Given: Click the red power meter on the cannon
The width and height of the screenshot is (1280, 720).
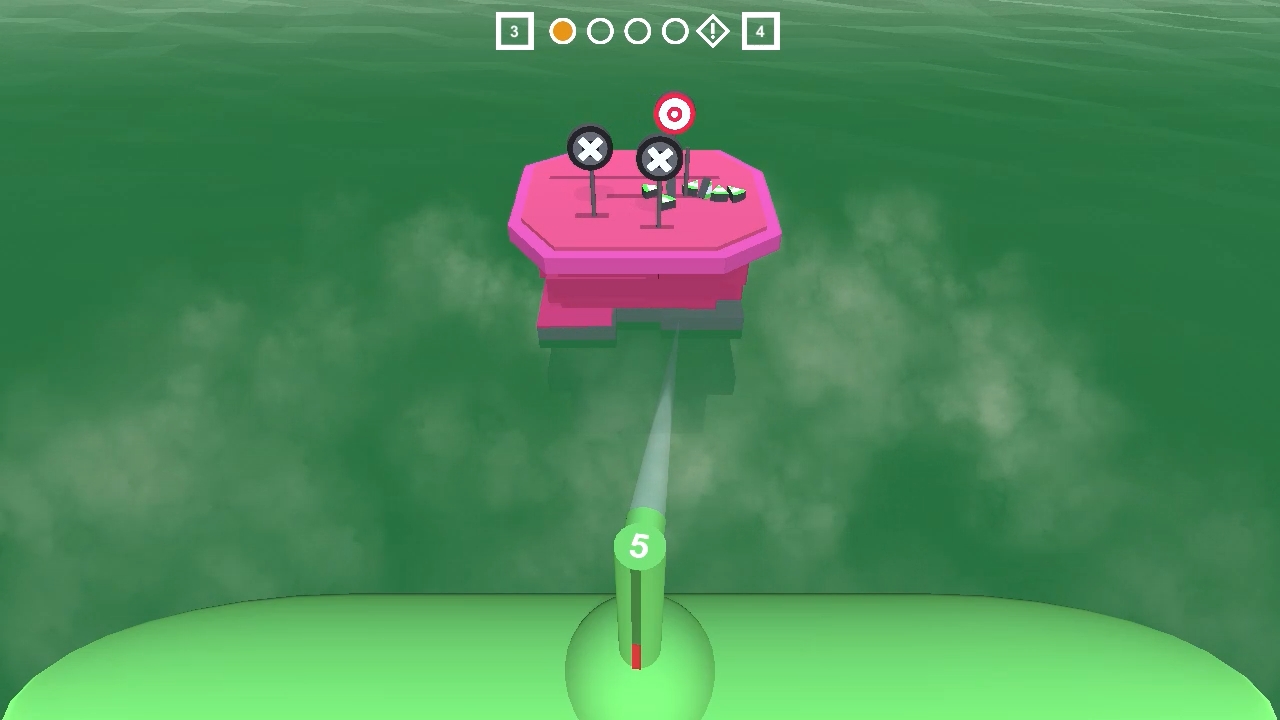Looking at the screenshot, I should 634,655.
